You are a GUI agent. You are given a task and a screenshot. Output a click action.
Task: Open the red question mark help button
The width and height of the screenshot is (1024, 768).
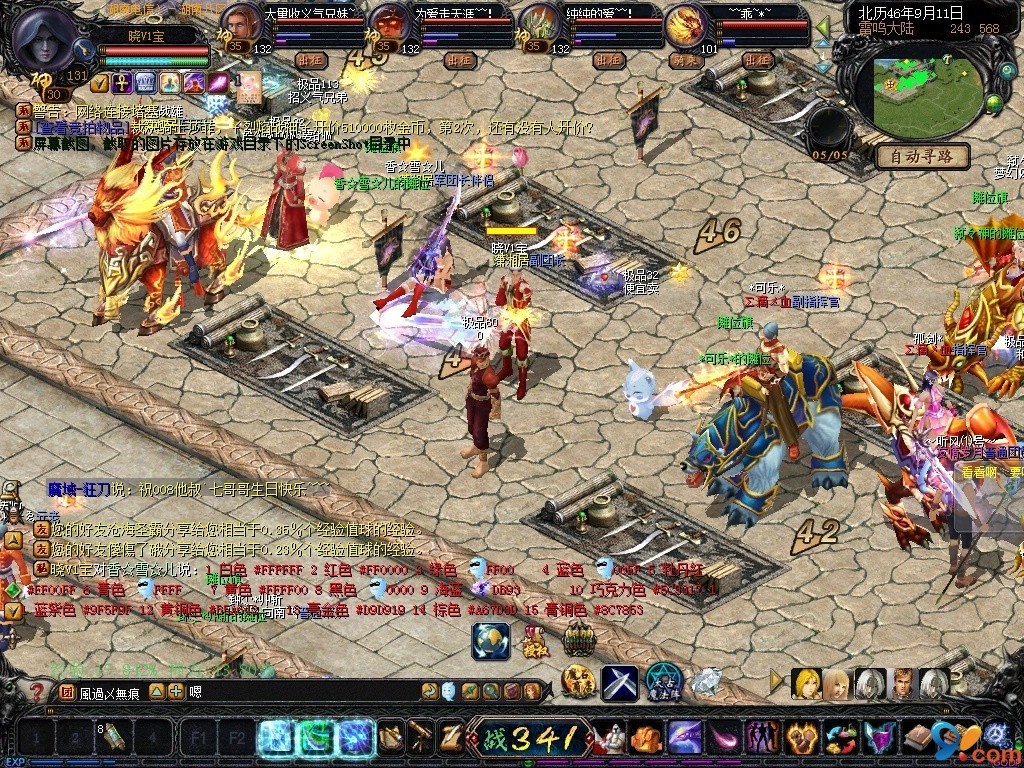point(36,691)
